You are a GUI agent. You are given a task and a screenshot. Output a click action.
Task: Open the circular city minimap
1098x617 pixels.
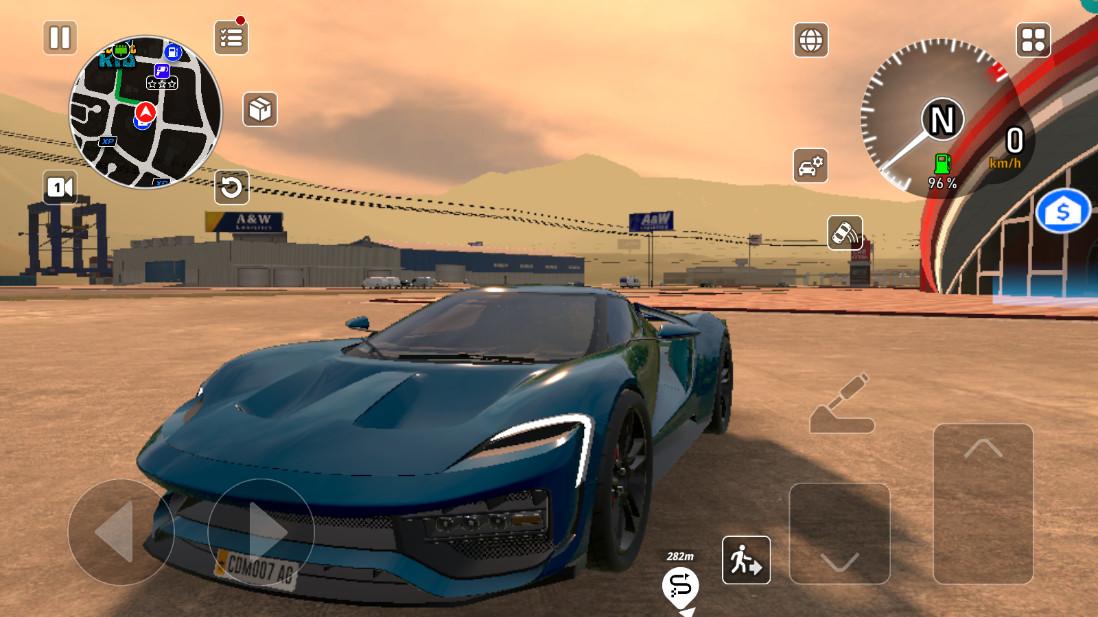click(x=145, y=111)
